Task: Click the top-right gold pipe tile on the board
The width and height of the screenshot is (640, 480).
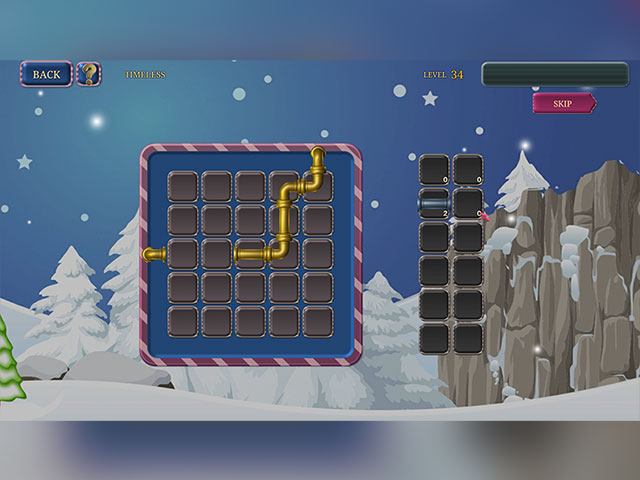Action: tap(318, 186)
